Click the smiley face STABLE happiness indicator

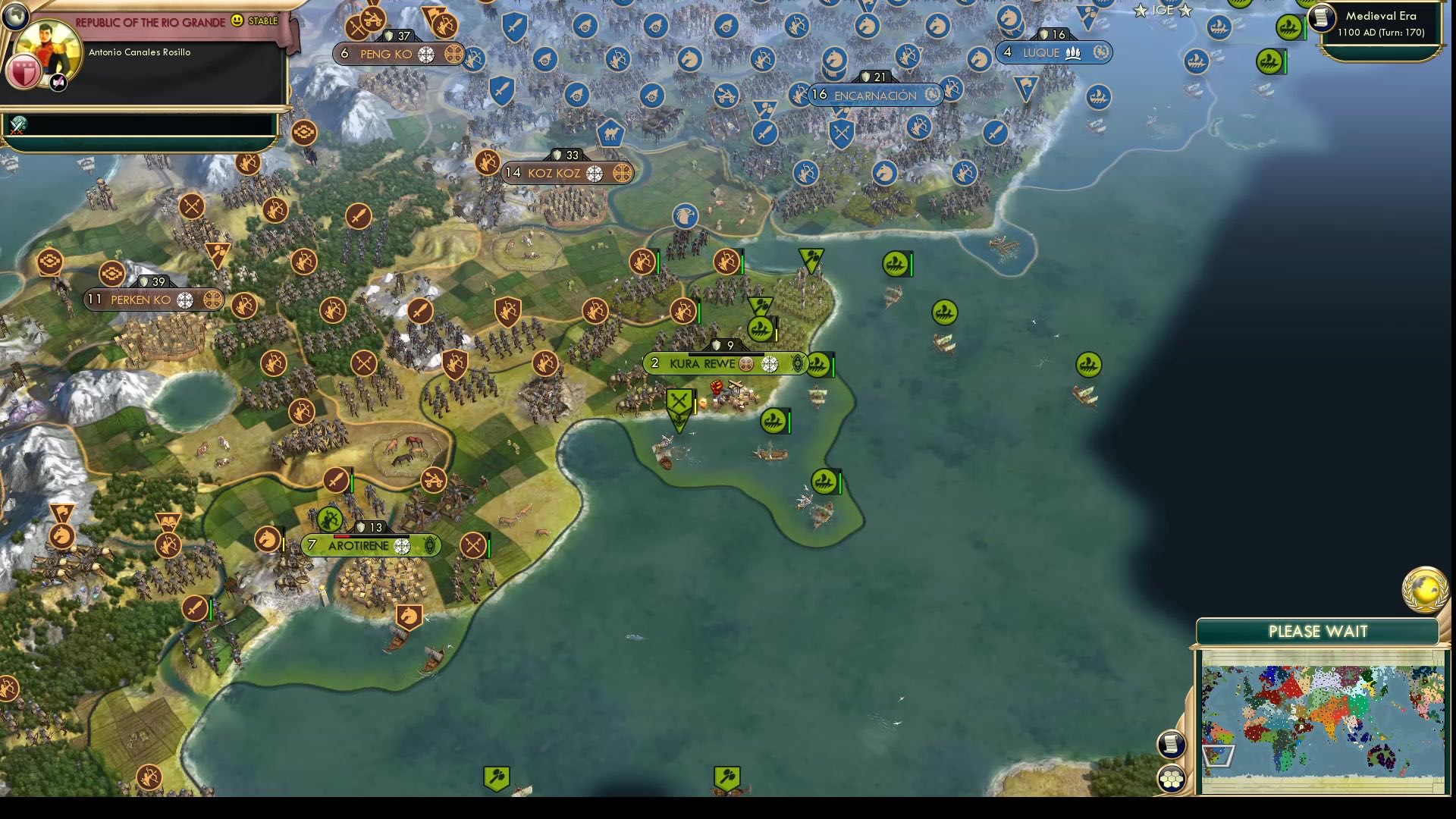237,22
